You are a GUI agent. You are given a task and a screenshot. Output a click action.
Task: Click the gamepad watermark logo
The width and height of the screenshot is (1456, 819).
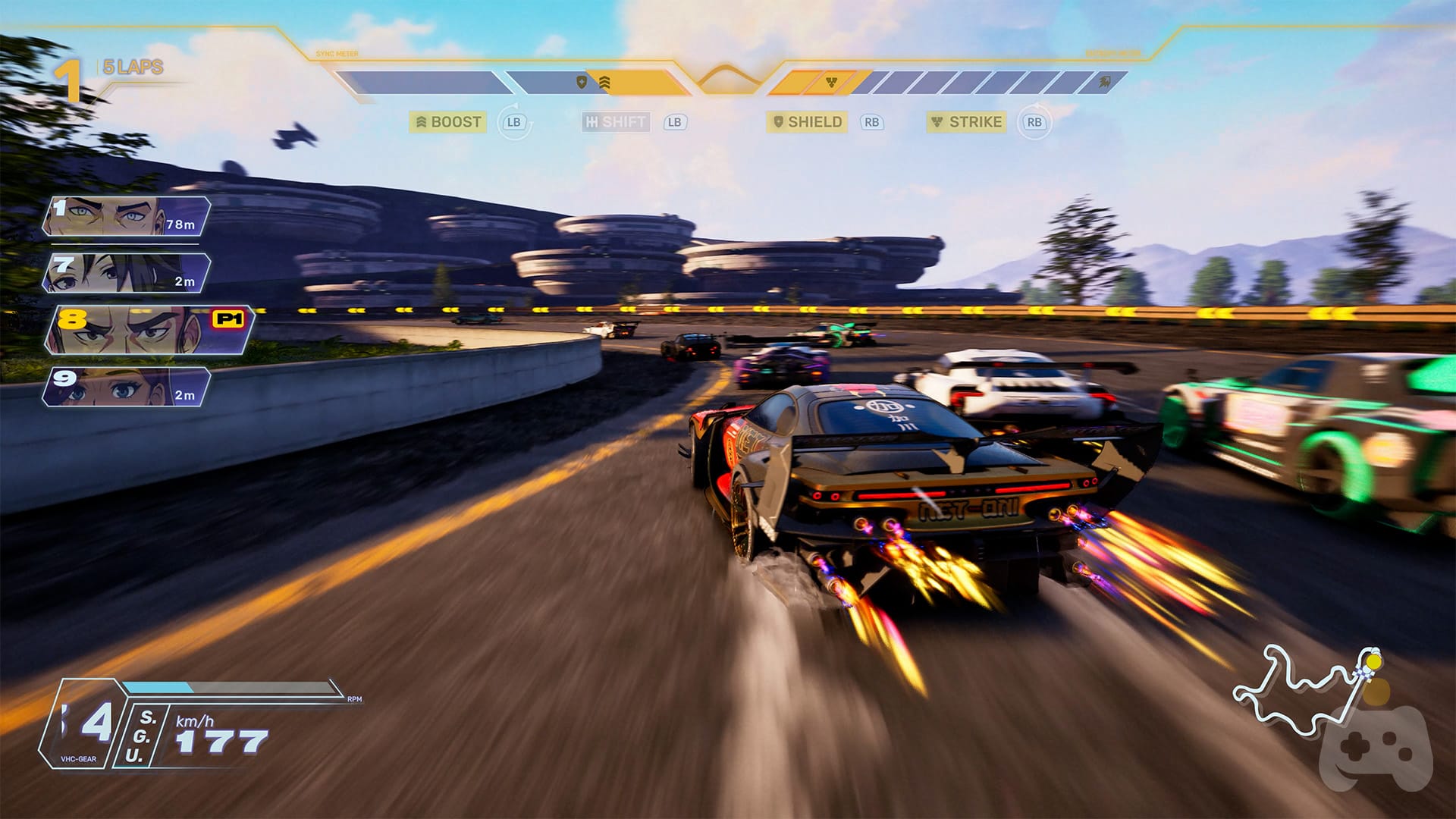coord(1376,751)
